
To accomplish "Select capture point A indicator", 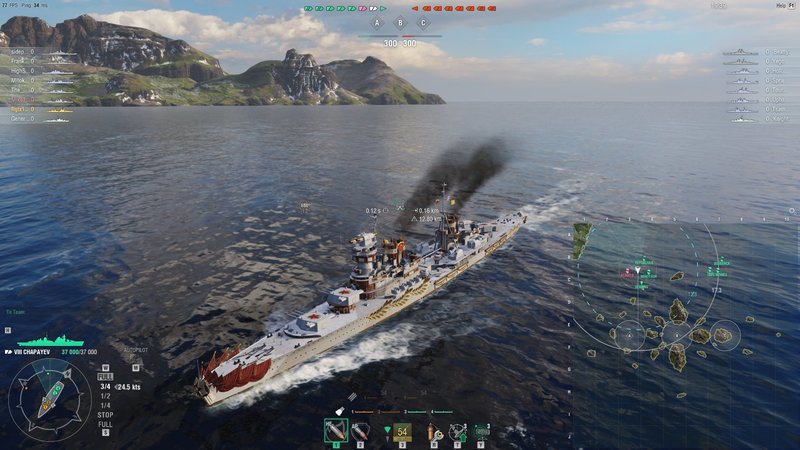I will click(x=377, y=23).
